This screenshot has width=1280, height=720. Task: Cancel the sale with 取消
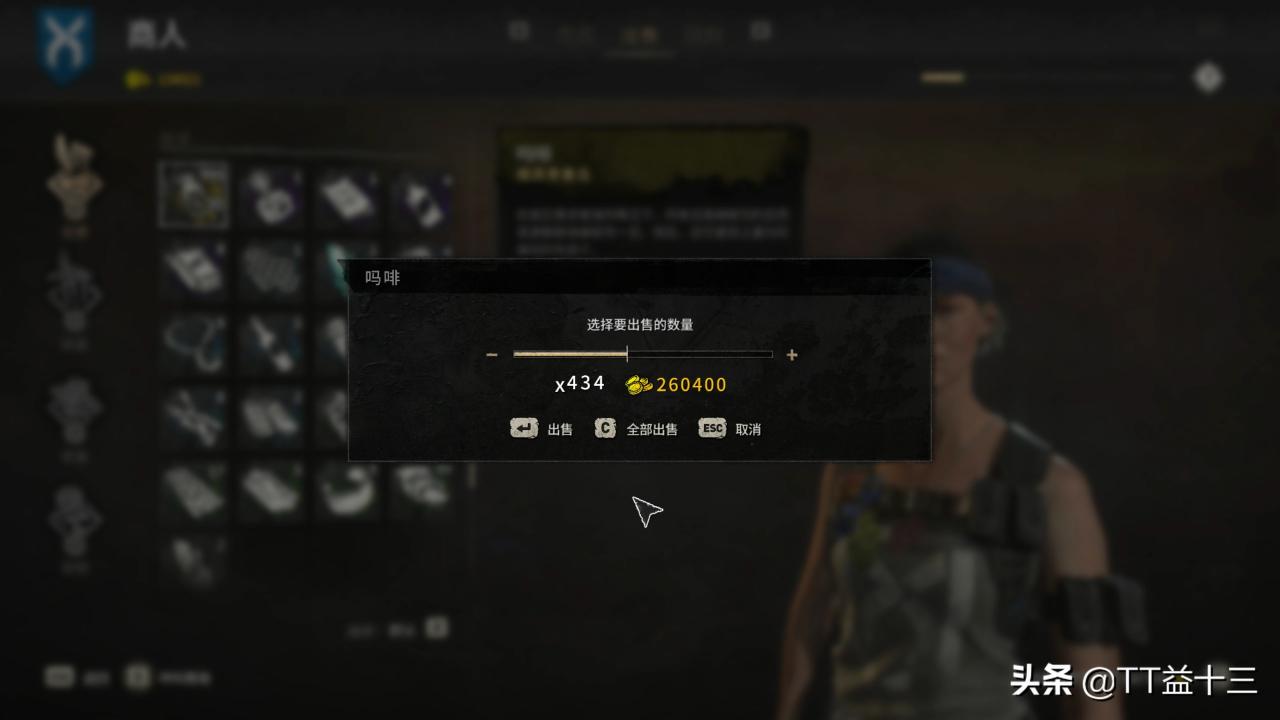tap(730, 429)
